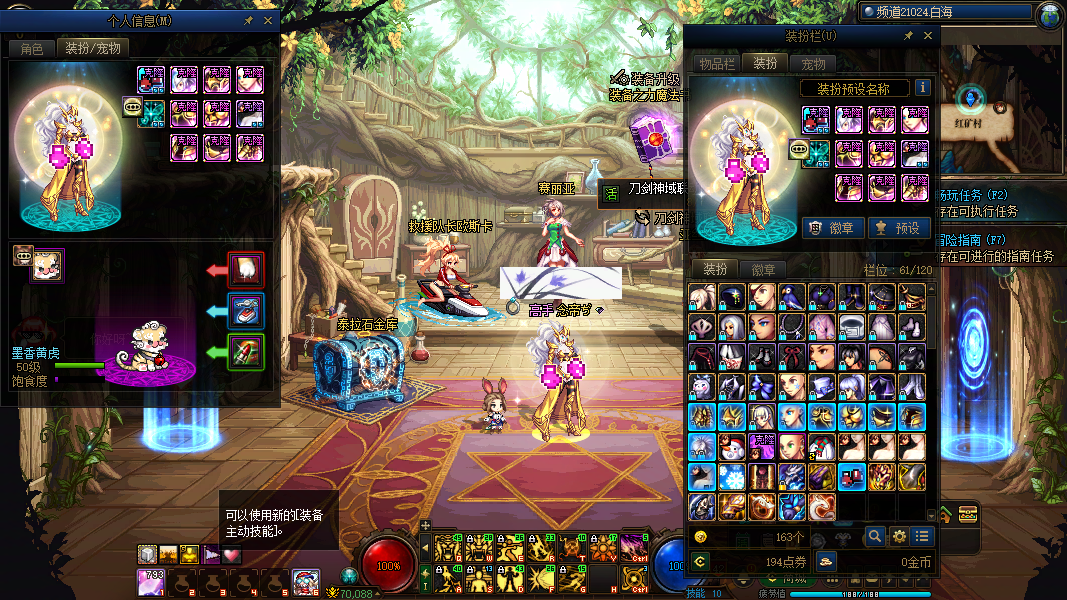This screenshot has width=1067, height=600.
Task: Click the list view button
Action: click(x=922, y=537)
